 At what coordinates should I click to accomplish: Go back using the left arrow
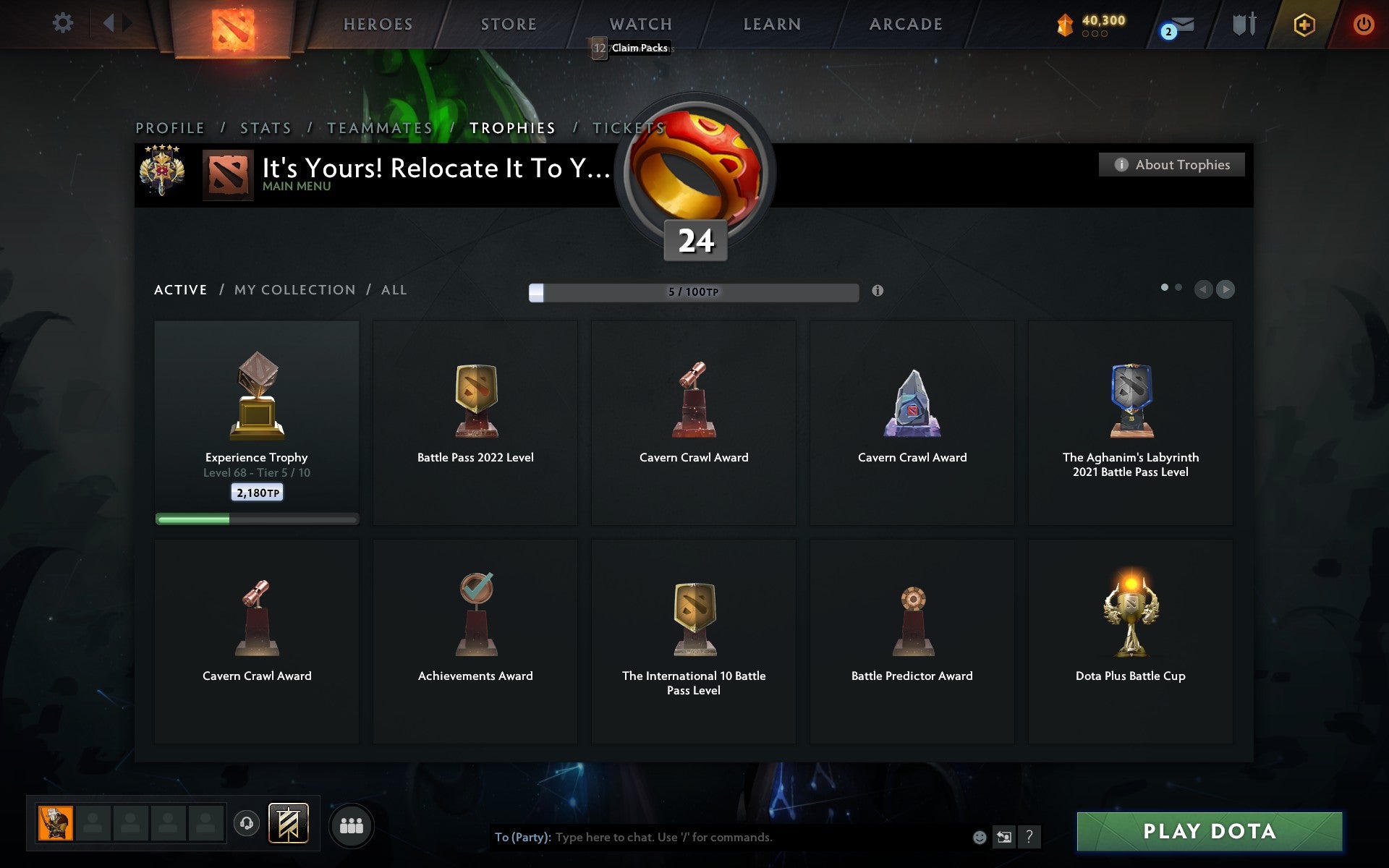(1203, 290)
